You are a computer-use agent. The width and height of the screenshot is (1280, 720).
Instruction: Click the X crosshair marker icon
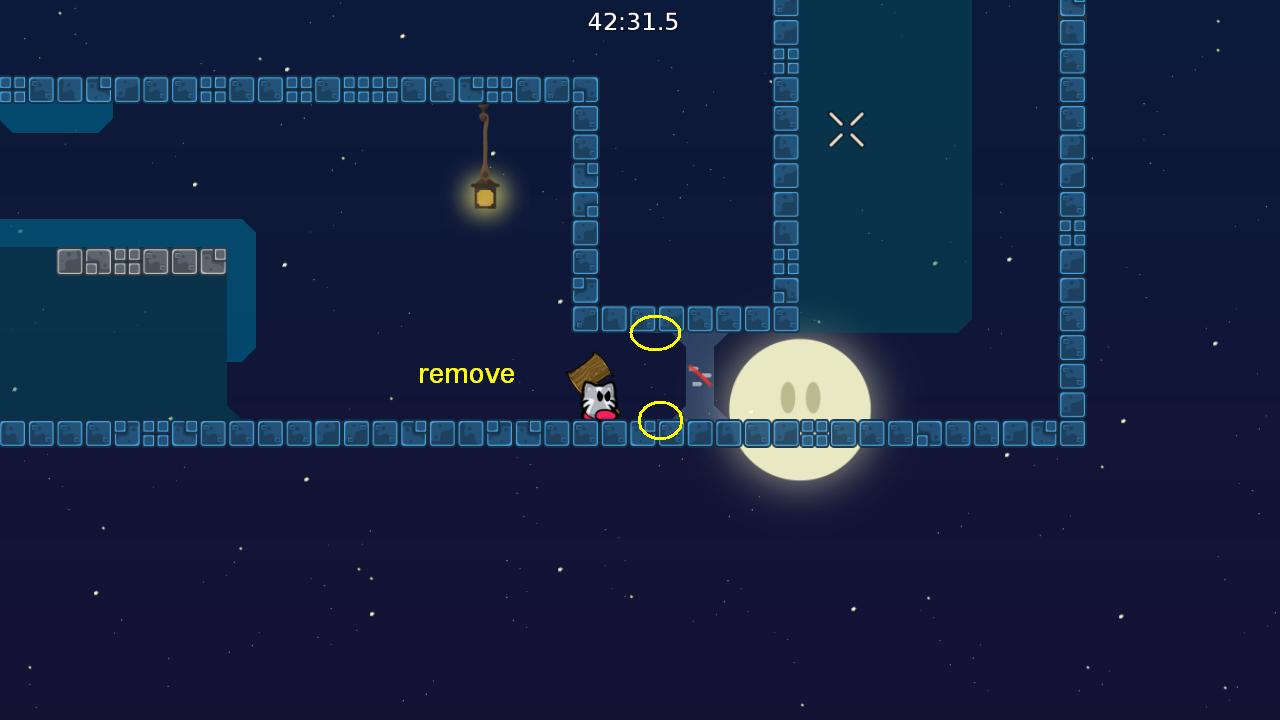(x=845, y=129)
